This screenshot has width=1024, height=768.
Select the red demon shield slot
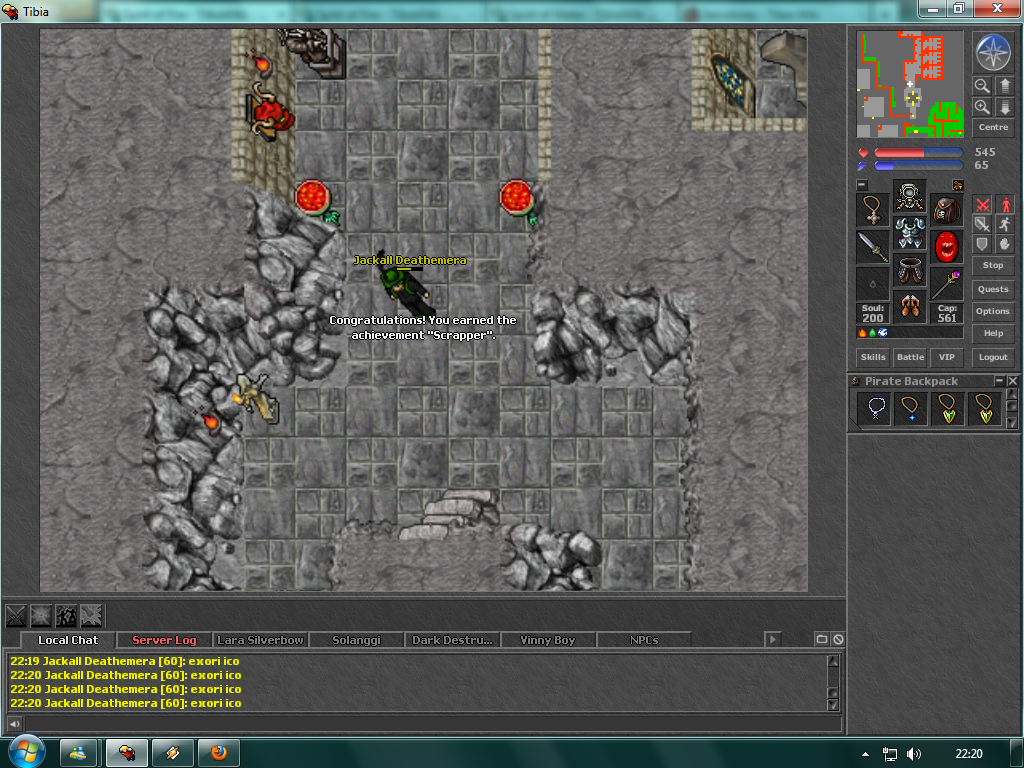(x=946, y=246)
